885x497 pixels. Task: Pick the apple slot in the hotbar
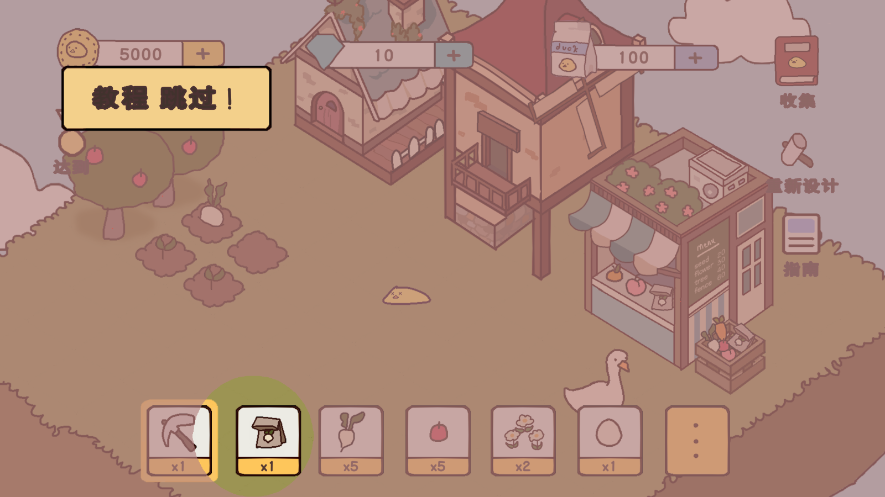click(x=437, y=439)
